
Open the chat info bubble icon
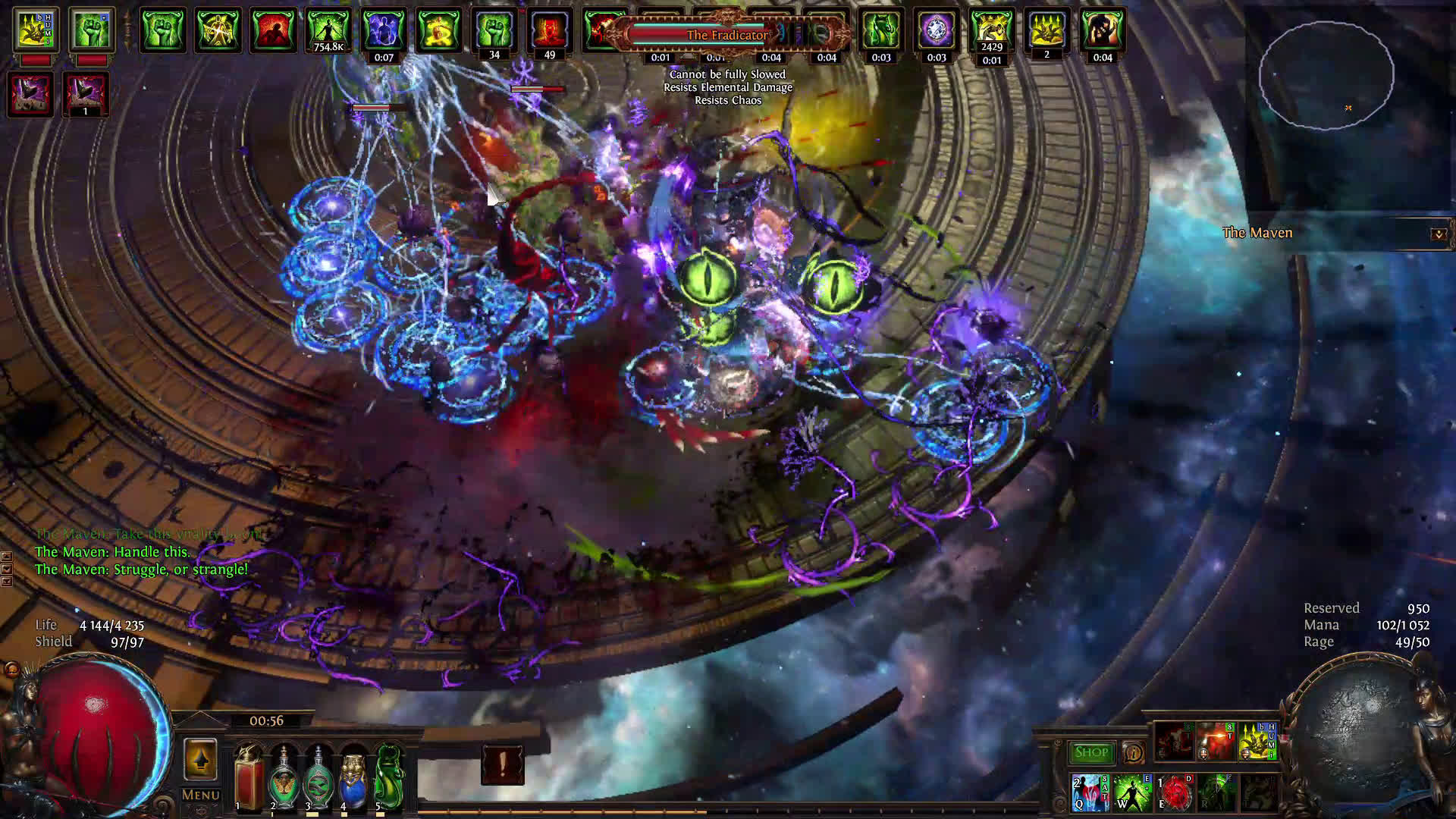[1133, 752]
